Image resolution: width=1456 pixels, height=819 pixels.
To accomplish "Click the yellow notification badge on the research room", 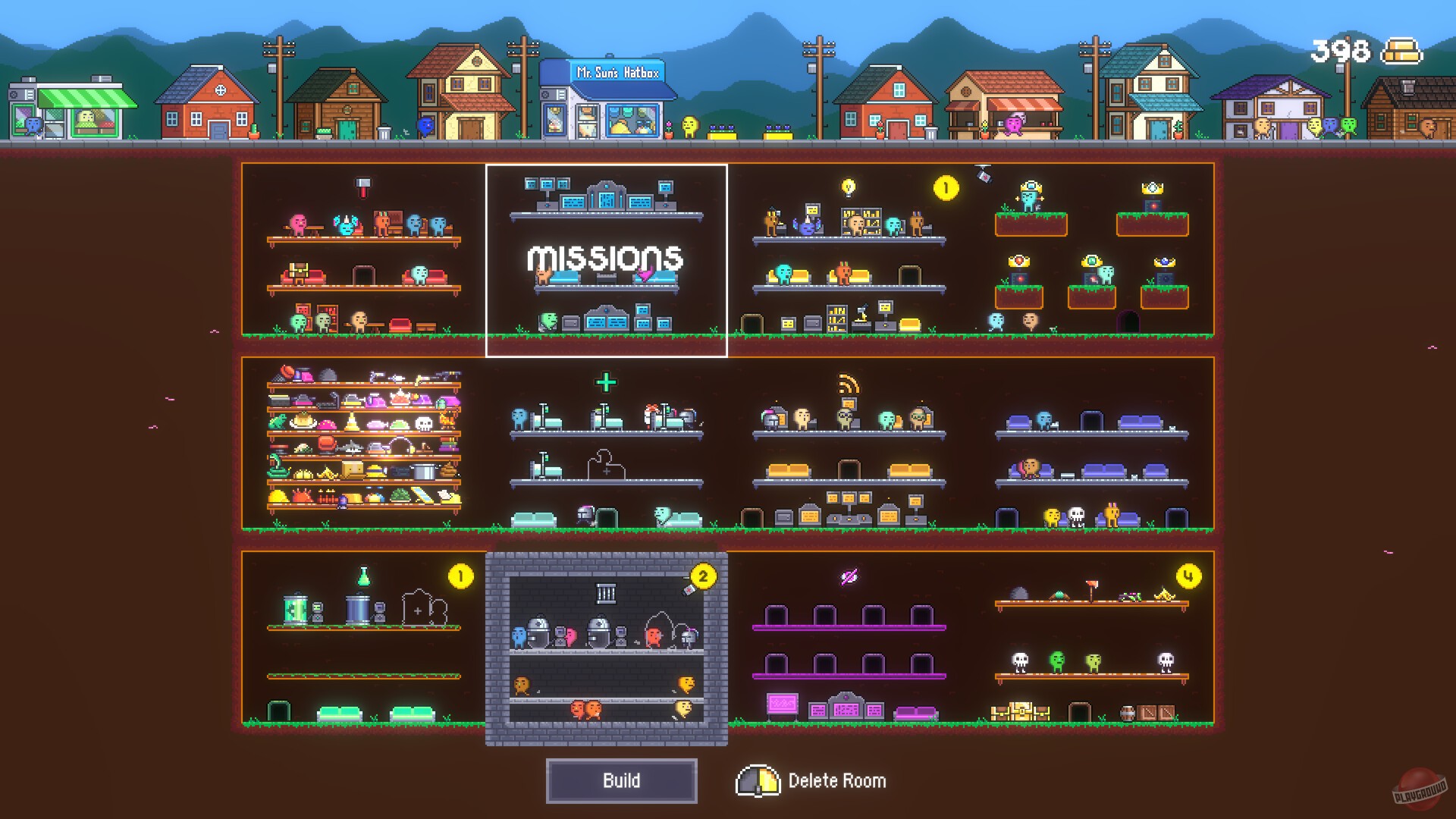I will pyautogui.click(x=946, y=187).
